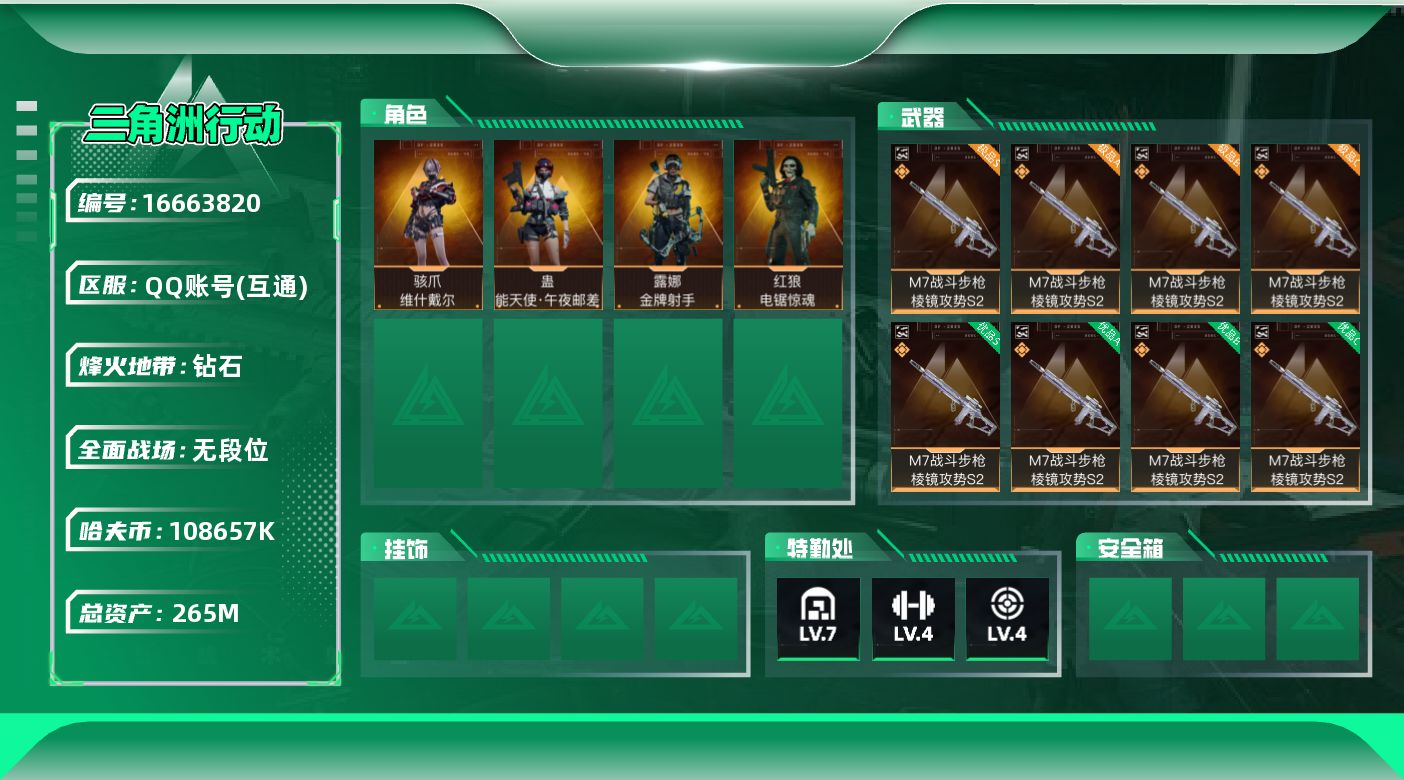This screenshot has width=1404, height=780.
Task: Open the 红狼 电锯惊魂 character card
Action: (x=788, y=224)
